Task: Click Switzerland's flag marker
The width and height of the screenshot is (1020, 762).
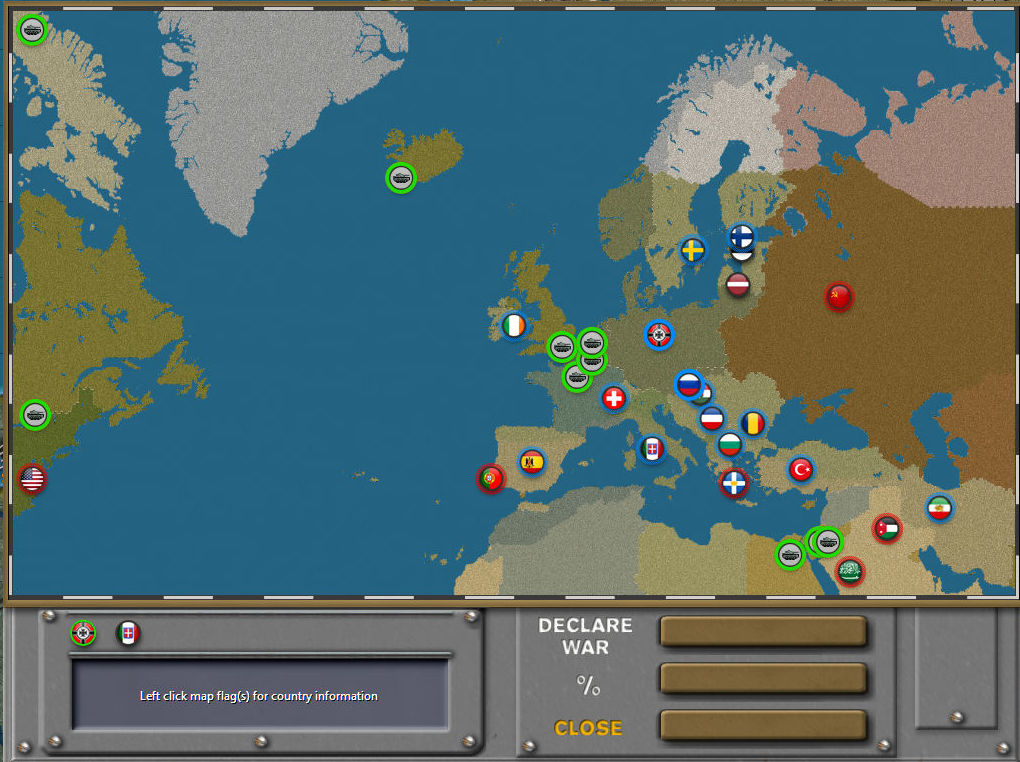Action: (614, 398)
